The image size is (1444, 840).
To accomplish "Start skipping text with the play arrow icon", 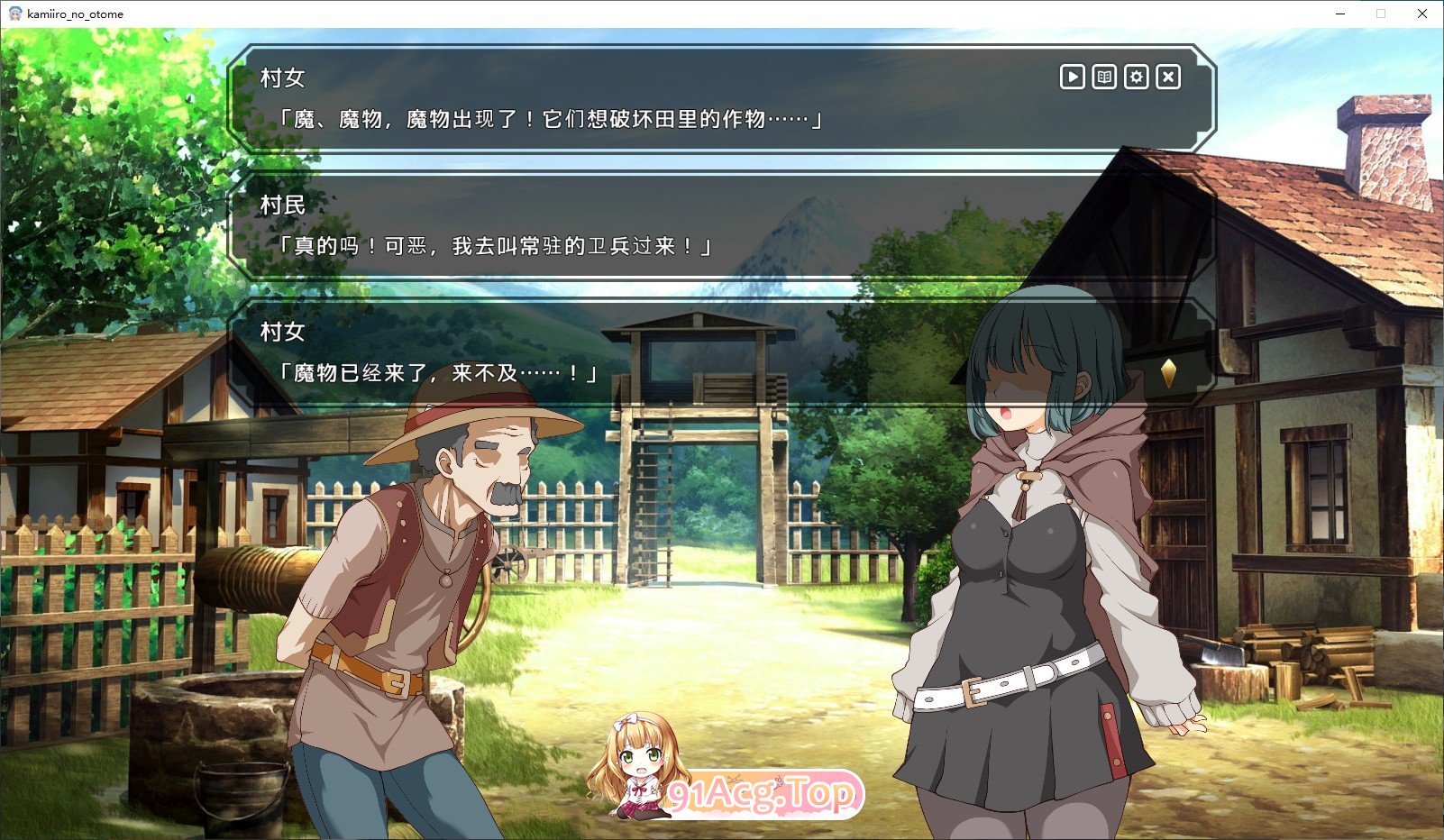I will pos(1072,77).
